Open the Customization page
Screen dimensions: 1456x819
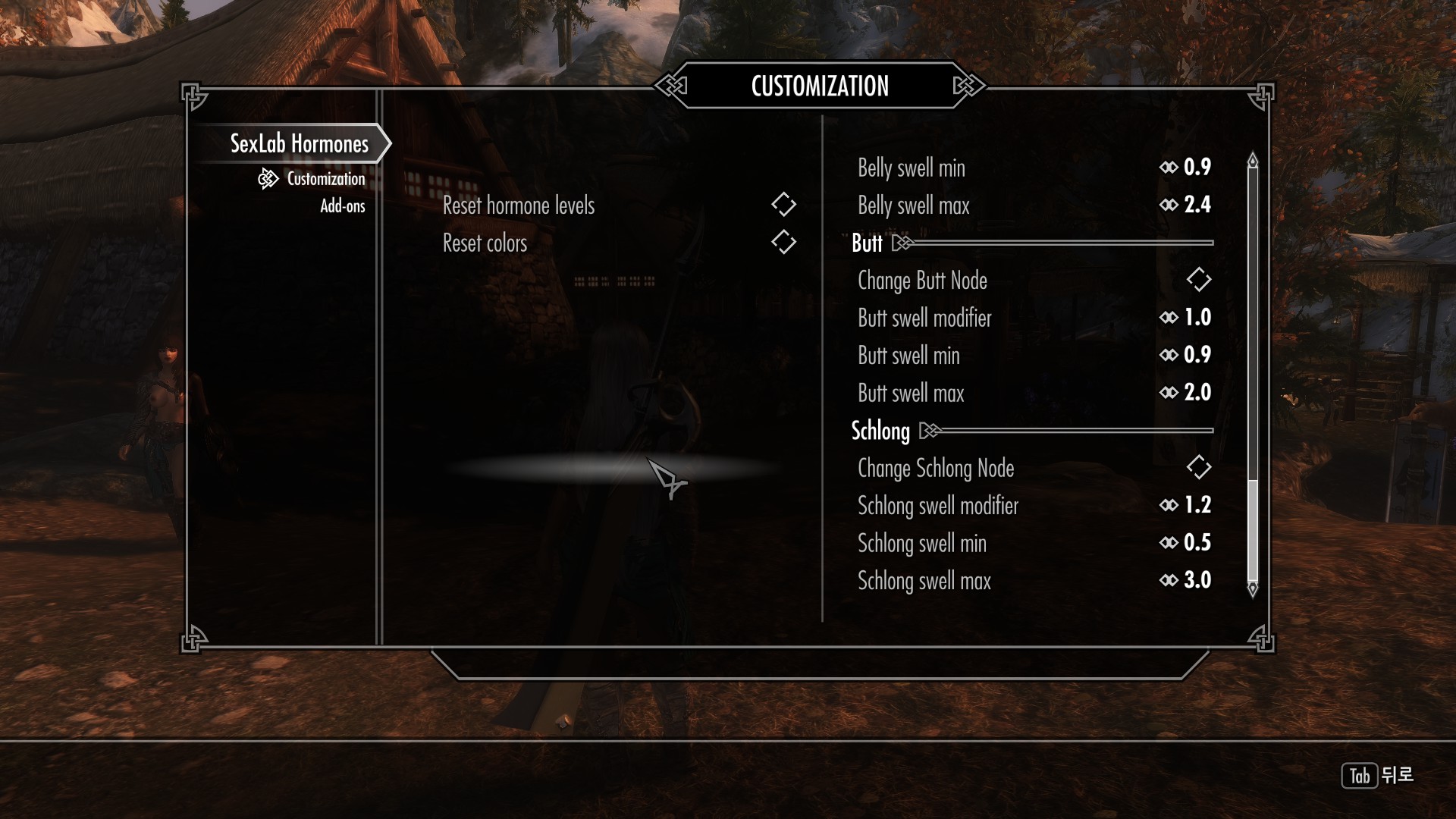(x=325, y=179)
